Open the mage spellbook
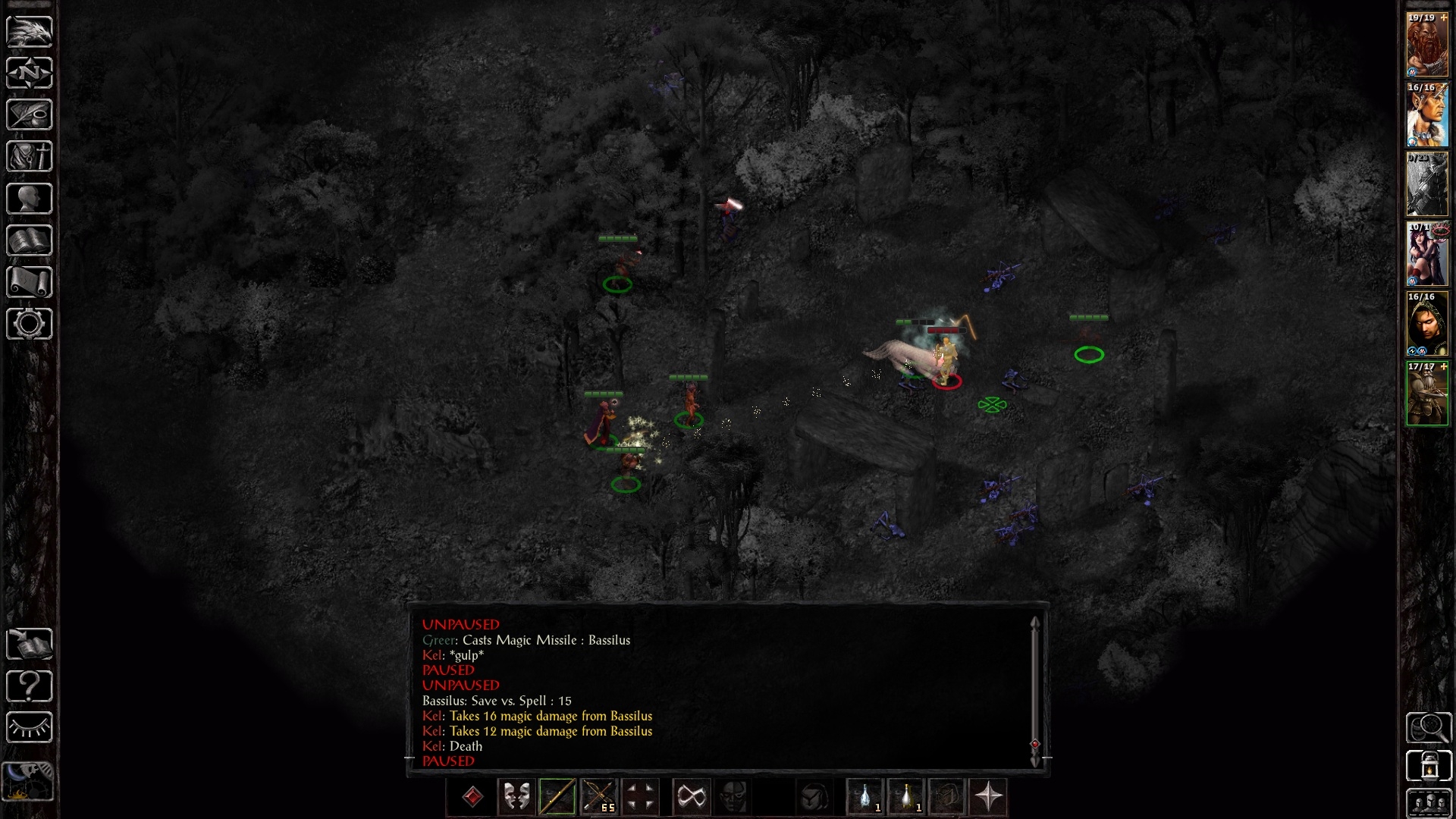Image resolution: width=1456 pixels, height=819 pixels. [x=30, y=240]
